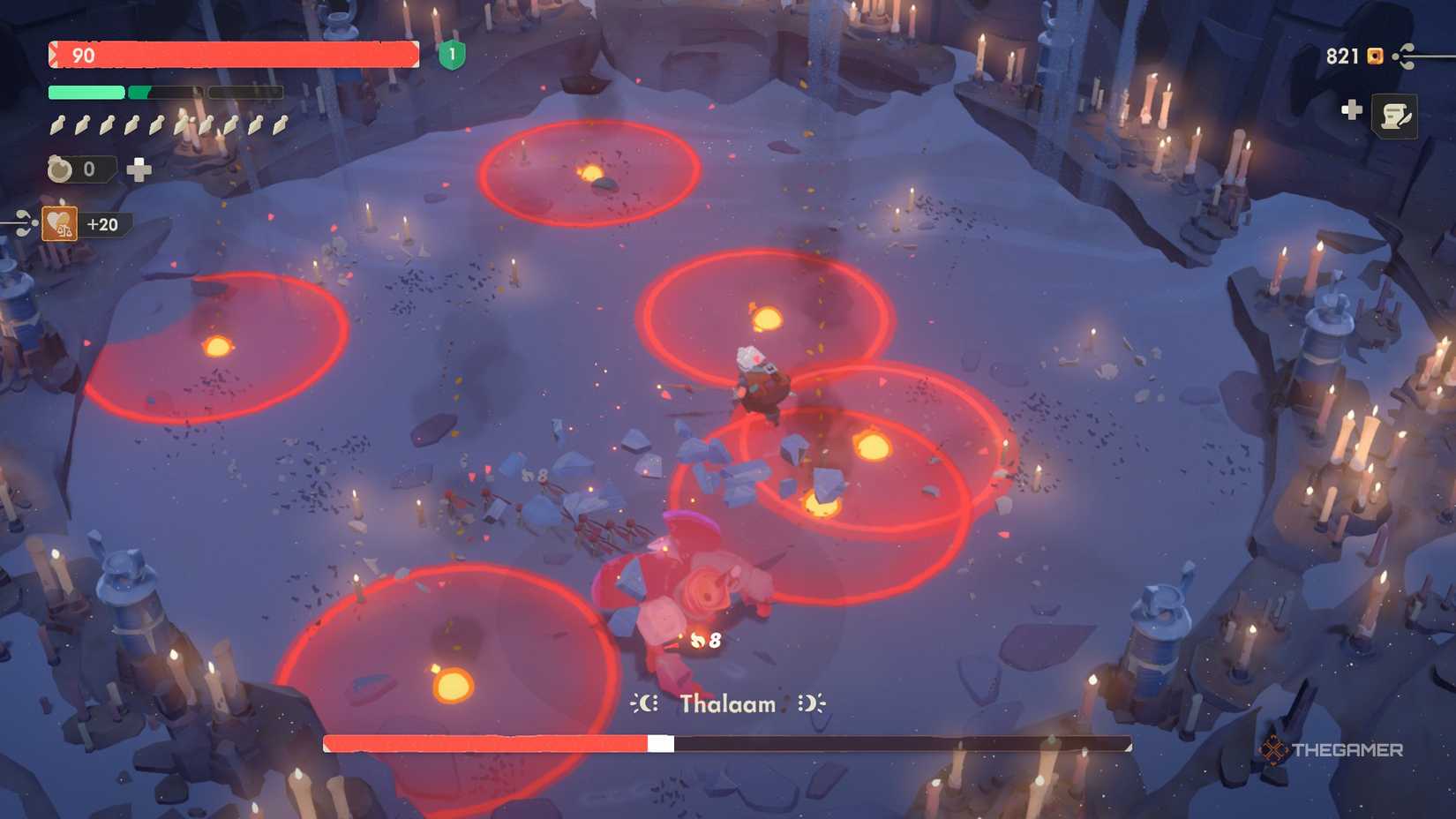Expand the 821 currency display
Image resolution: width=1456 pixels, height=819 pixels.
tap(1343, 56)
